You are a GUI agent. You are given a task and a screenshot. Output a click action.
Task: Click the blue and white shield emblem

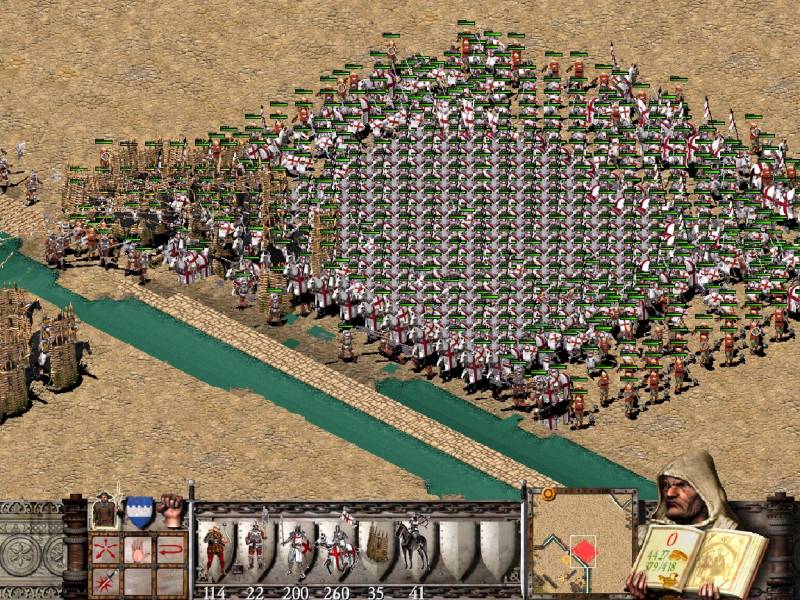139,510
